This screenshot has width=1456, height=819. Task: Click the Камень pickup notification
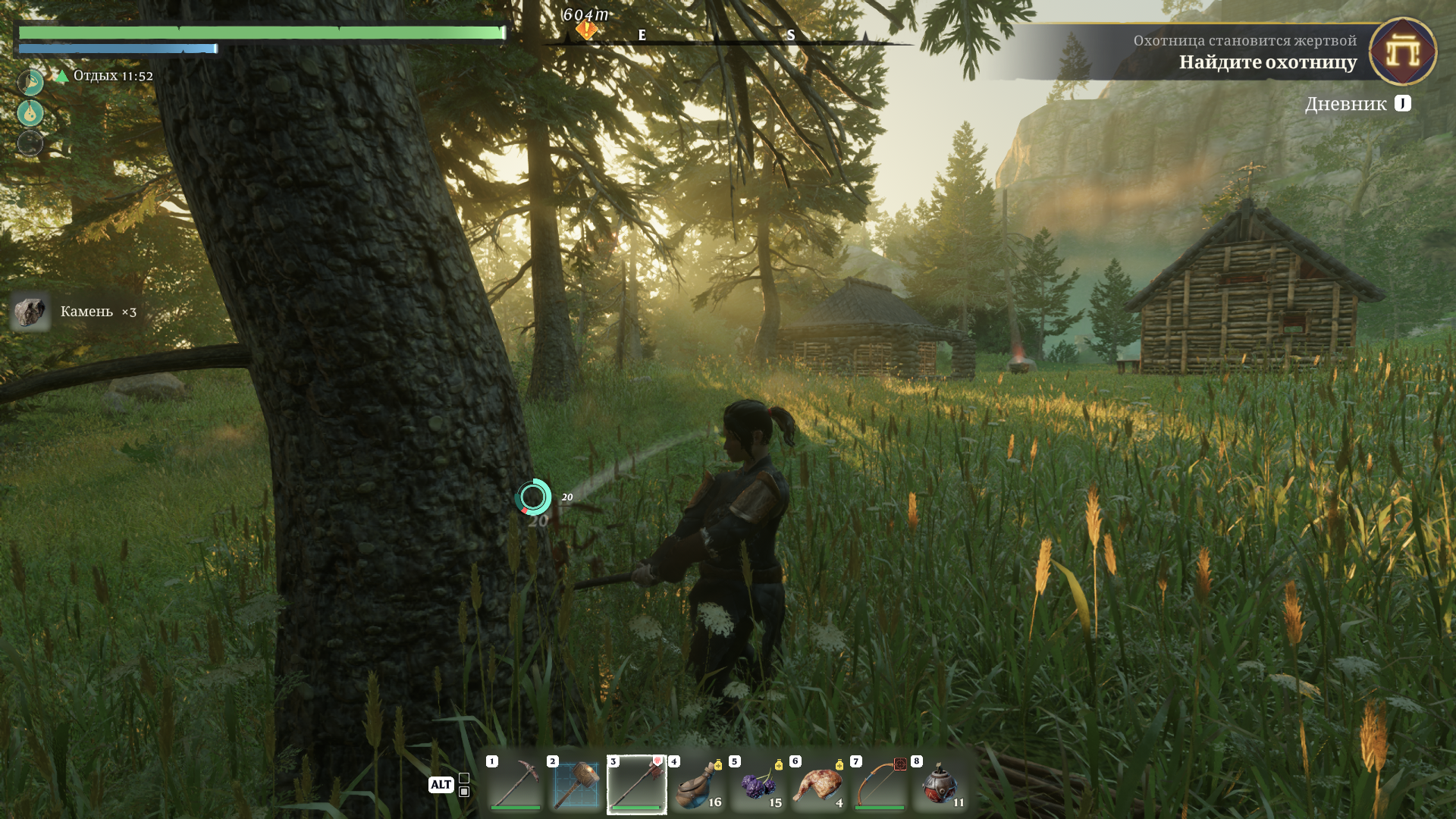76,312
